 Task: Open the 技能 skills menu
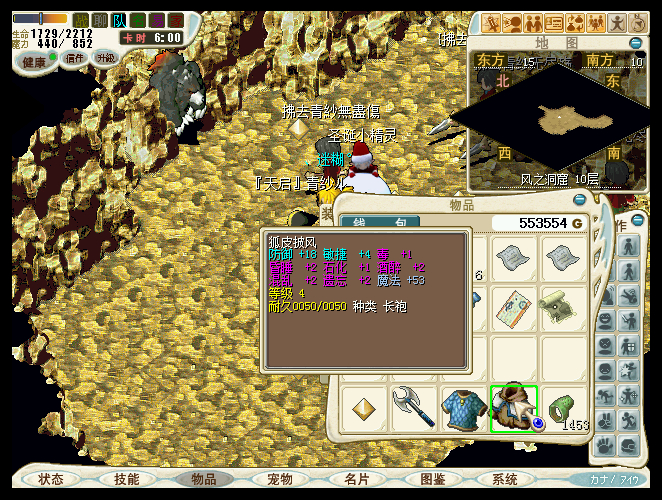tap(127, 479)
